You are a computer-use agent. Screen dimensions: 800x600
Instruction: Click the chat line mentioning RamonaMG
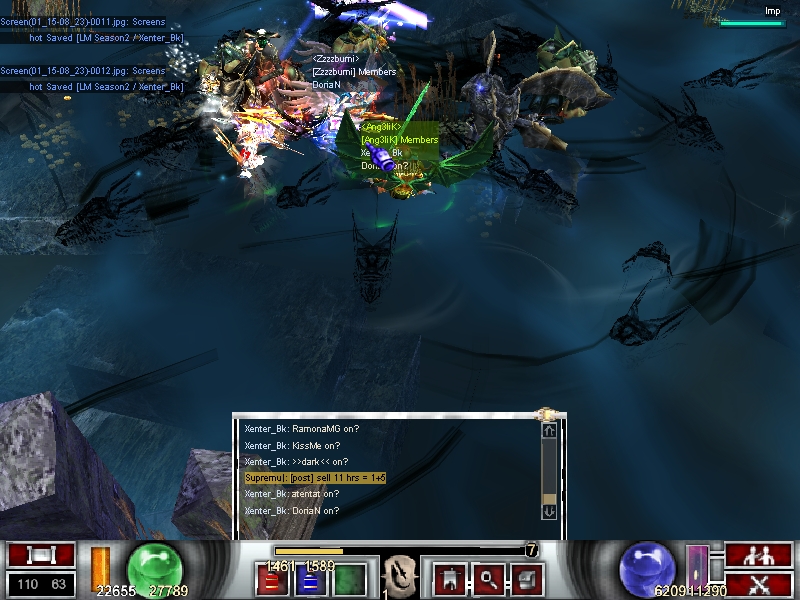(302, 429)
